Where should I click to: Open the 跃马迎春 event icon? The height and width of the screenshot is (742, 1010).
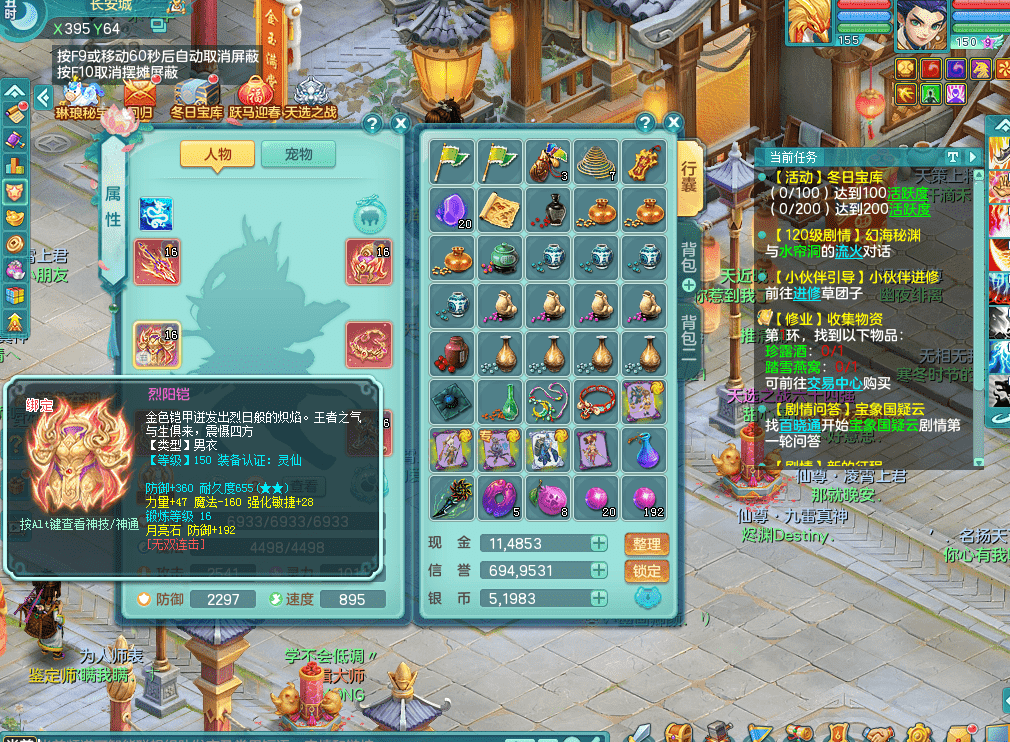coord(255,98)
